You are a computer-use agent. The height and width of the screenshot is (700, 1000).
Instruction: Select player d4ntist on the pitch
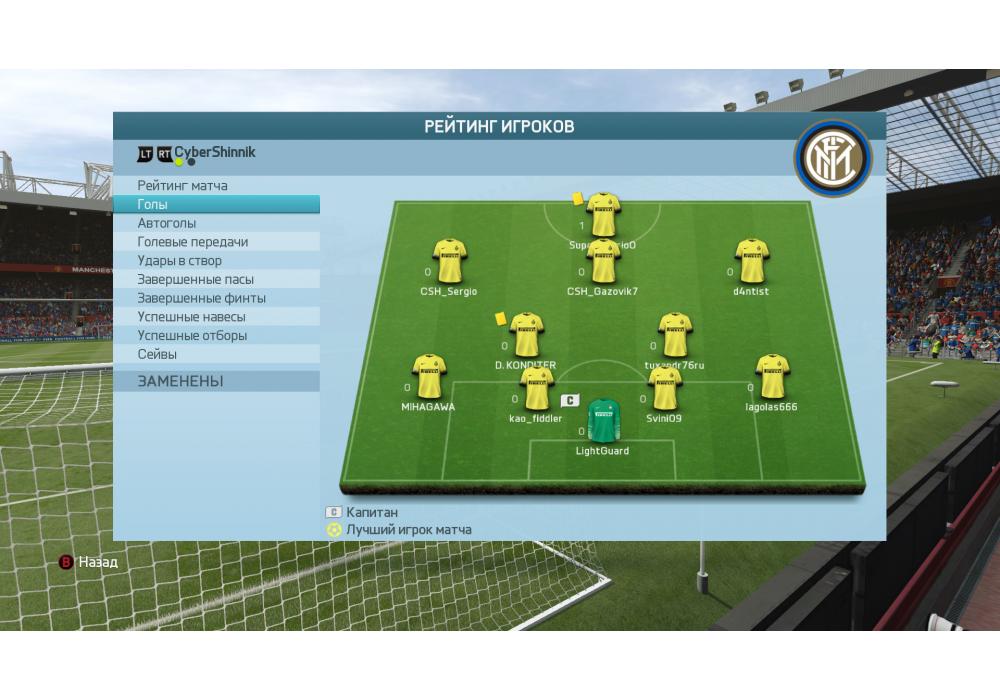[751, 261]
